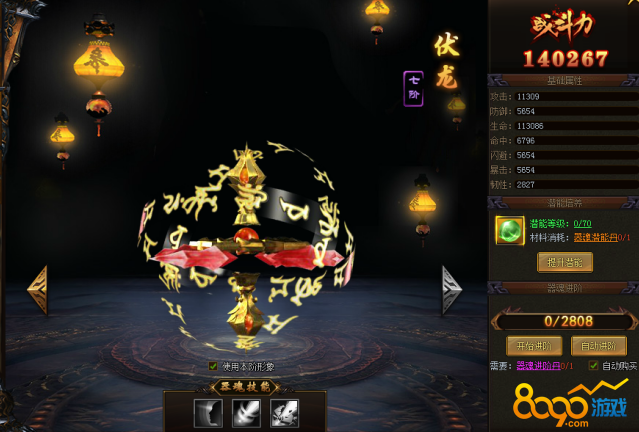Toggle the 自动购买 auto-buy checkbox
Viewport: 639px width, 432px height.
pyautogui.click(x=594, y=366)
